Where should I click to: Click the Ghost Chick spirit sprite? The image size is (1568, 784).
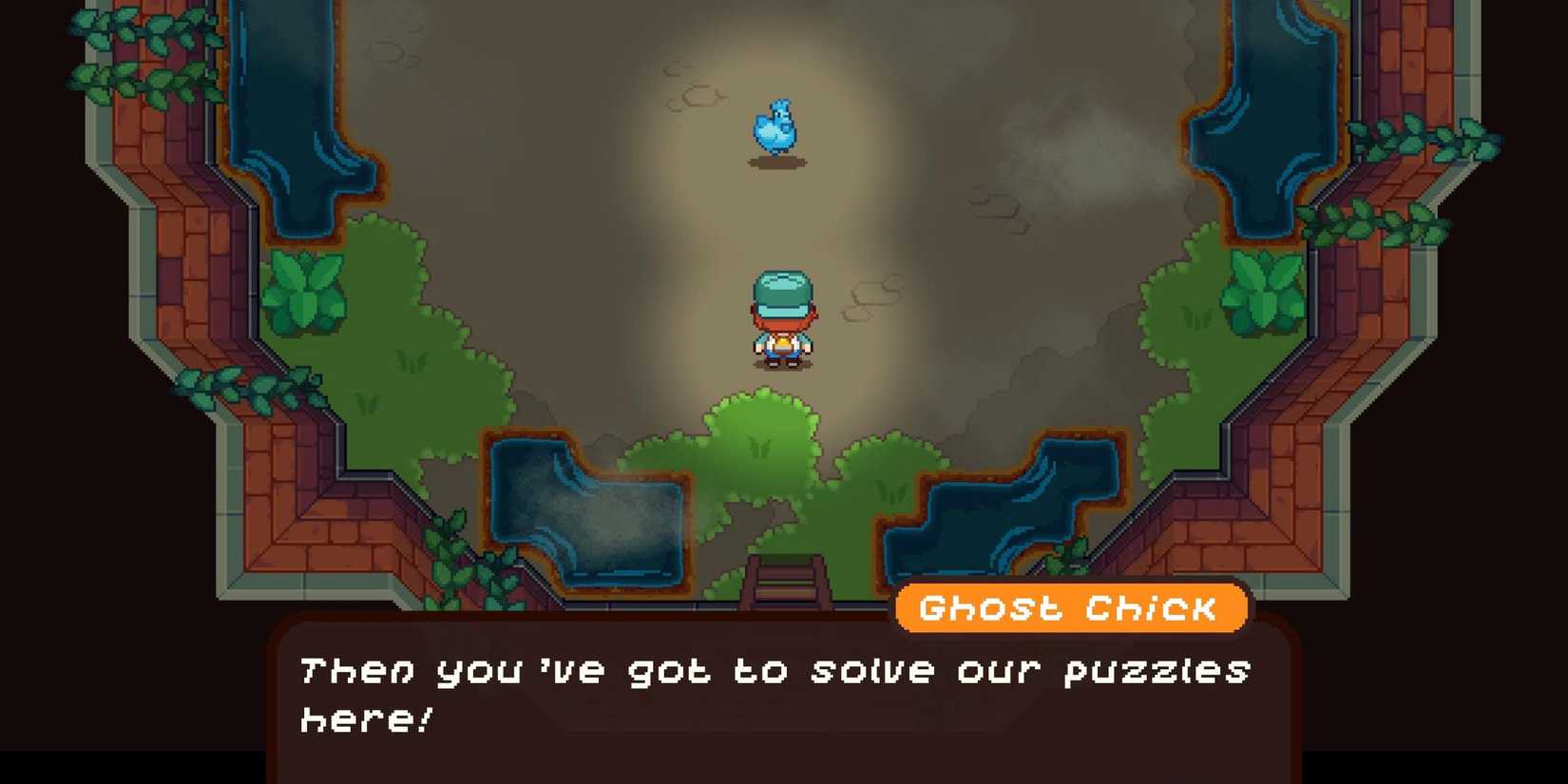777,125
